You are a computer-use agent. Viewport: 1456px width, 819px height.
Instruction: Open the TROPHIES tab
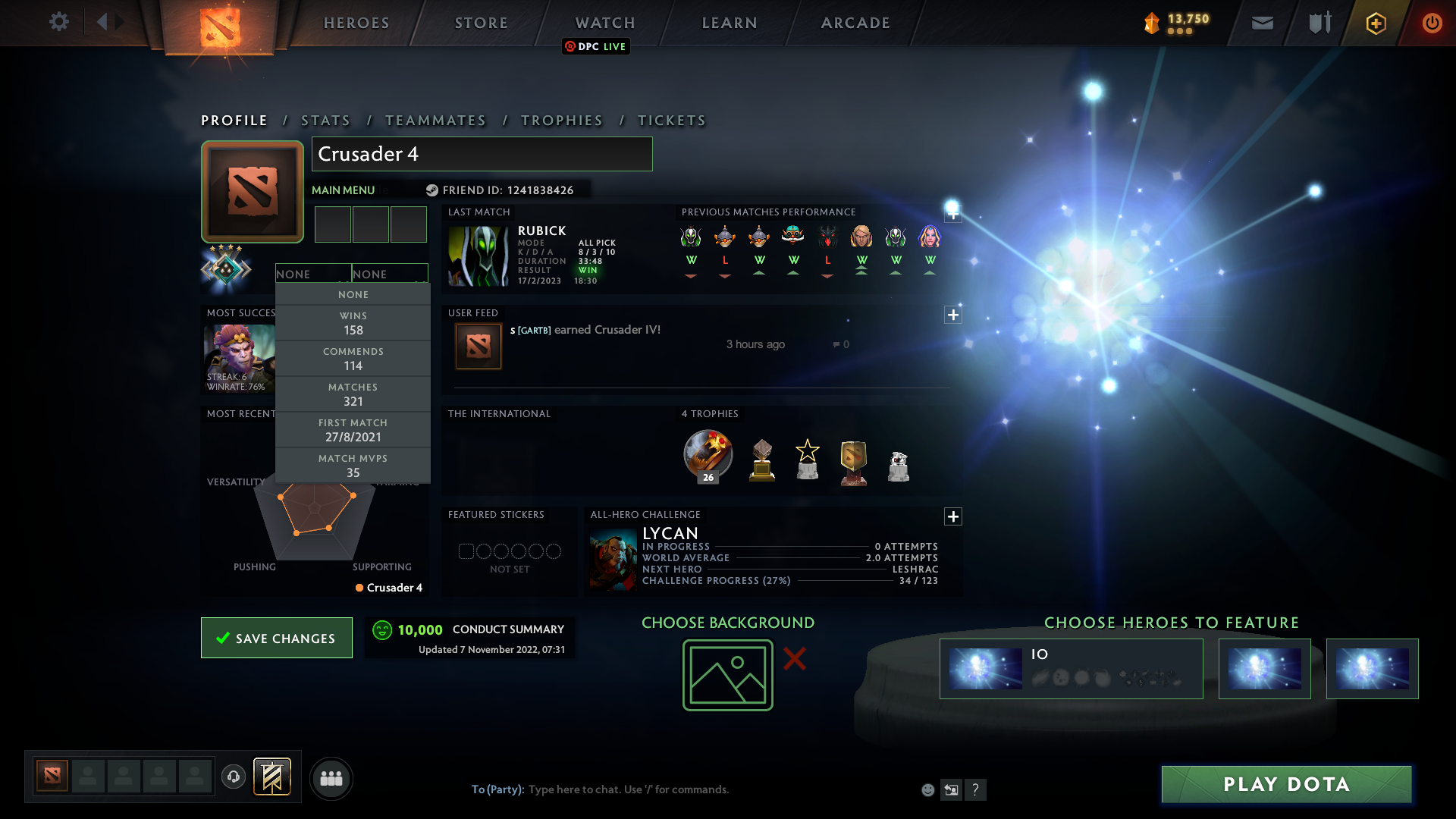[x=561, y=121]
